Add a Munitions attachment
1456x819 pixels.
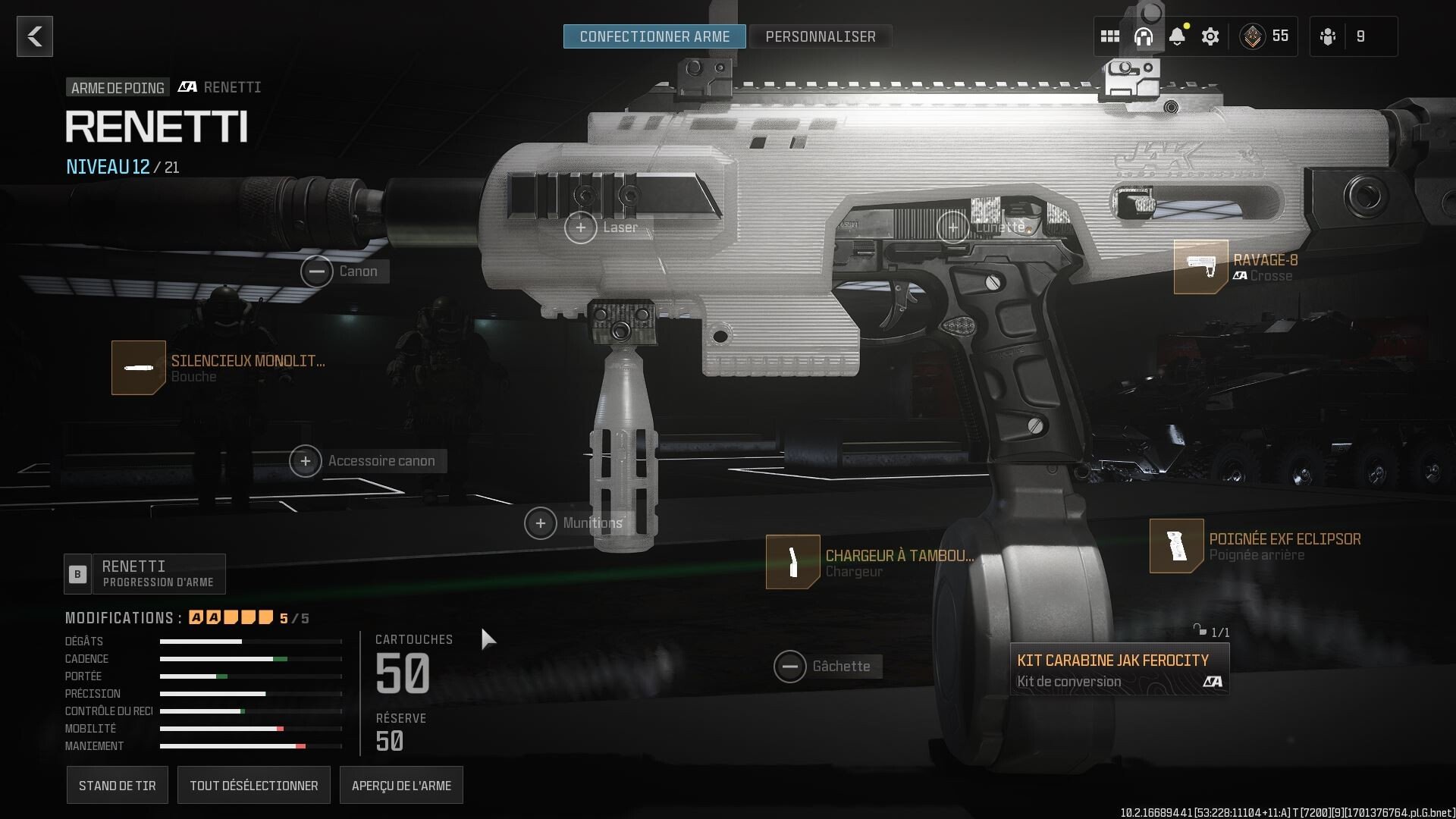541,522
